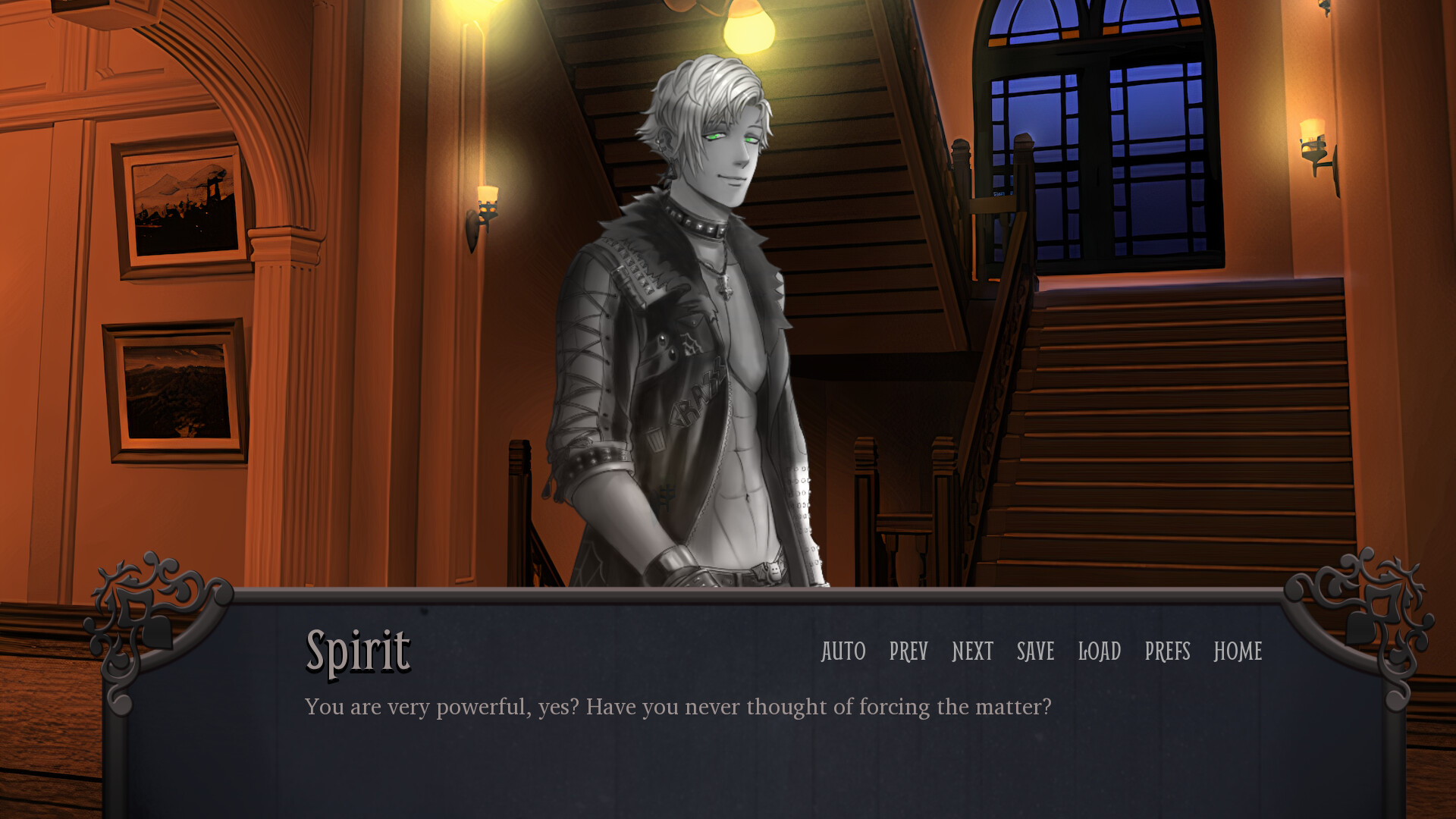The width and height of the screenshot is (1456, 819).
Task: Advance the story with the NEXT button
Action: (x=971, y=652)
